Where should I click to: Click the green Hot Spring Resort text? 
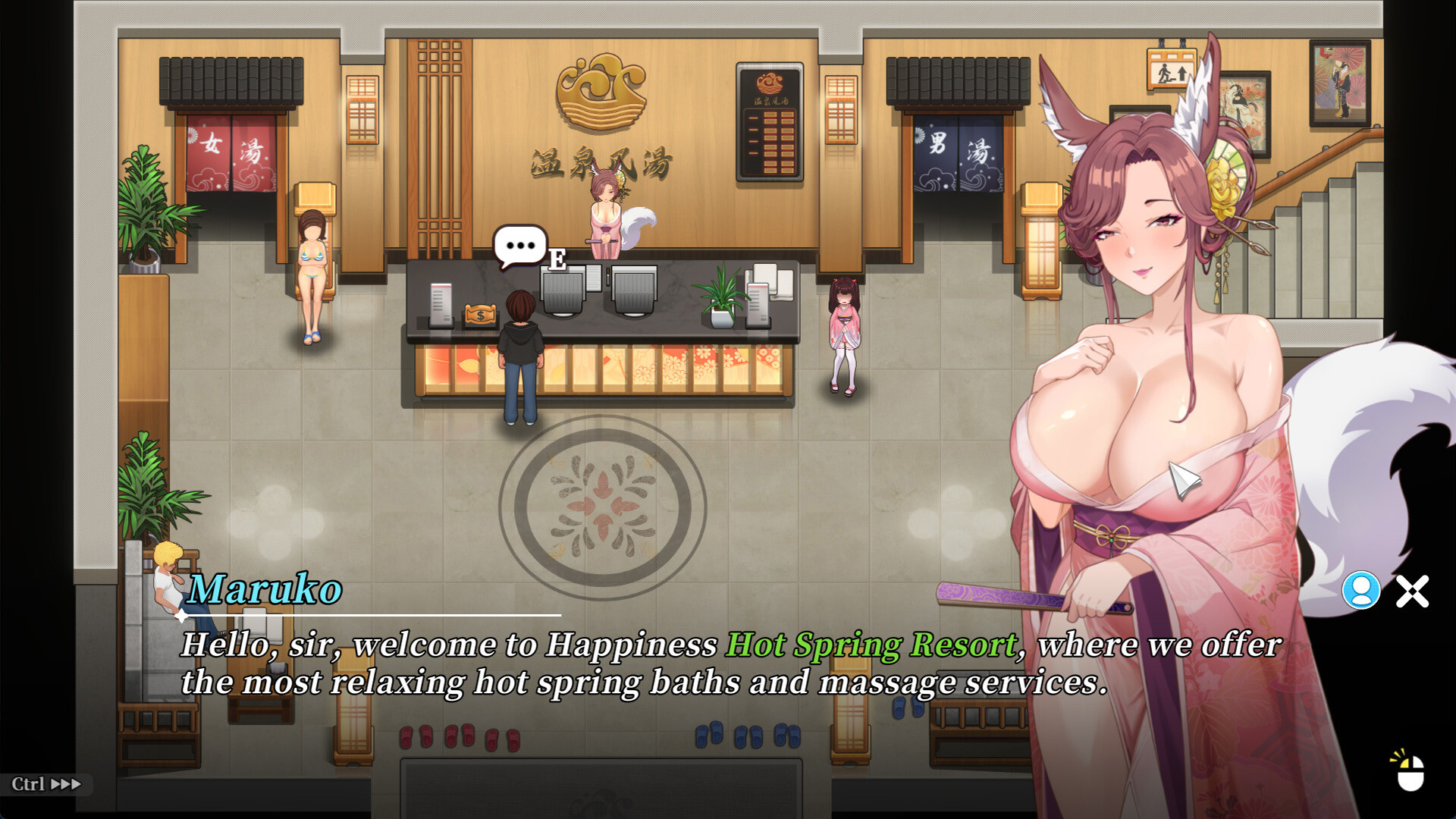[871, 644]
